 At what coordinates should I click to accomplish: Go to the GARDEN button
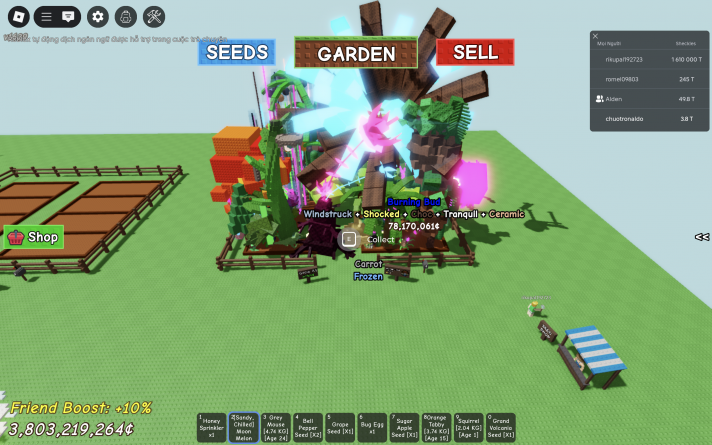pyautogui.click(x=356, y=54)
